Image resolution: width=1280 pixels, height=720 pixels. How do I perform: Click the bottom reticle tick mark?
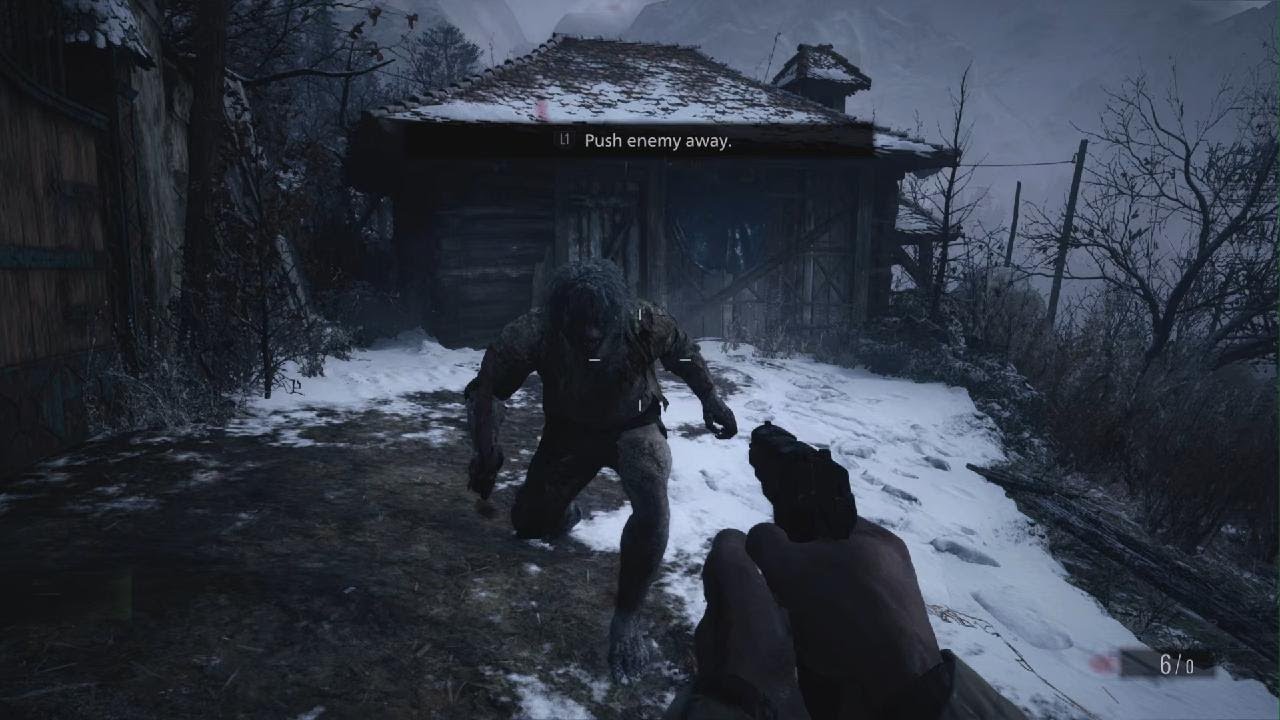coord(639,406)
